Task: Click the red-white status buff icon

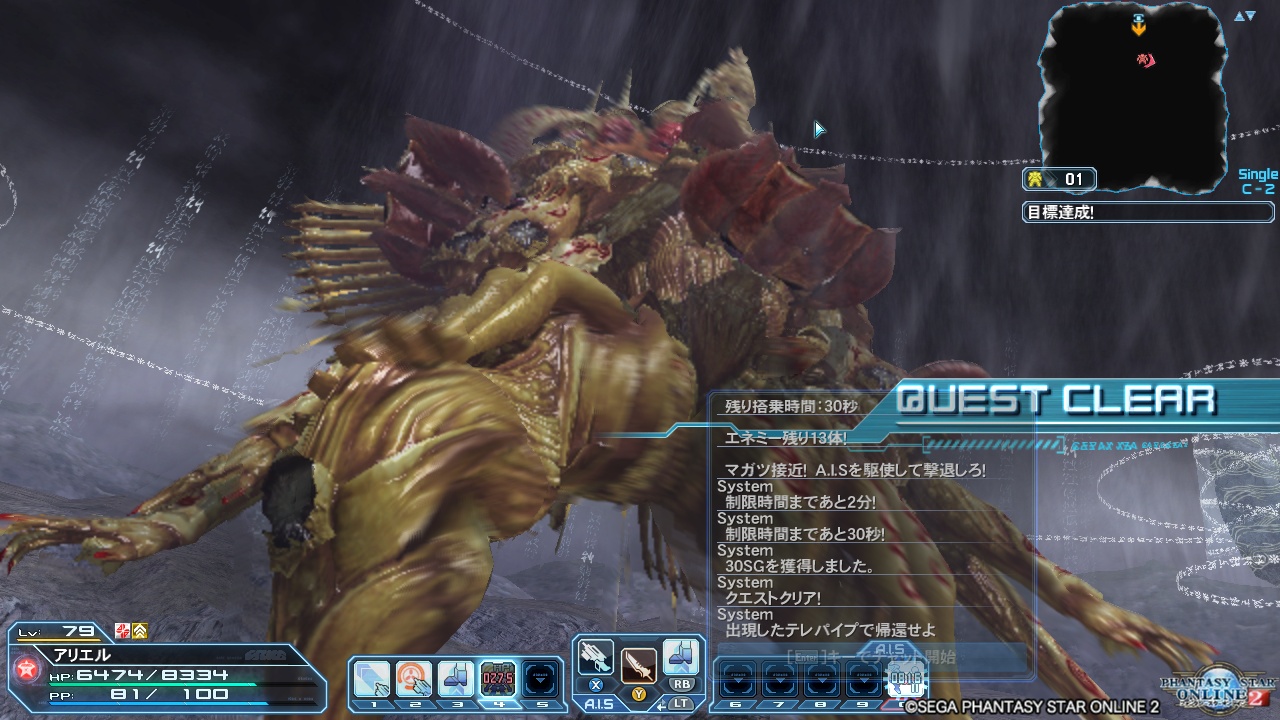Action: tap(122, 631)
